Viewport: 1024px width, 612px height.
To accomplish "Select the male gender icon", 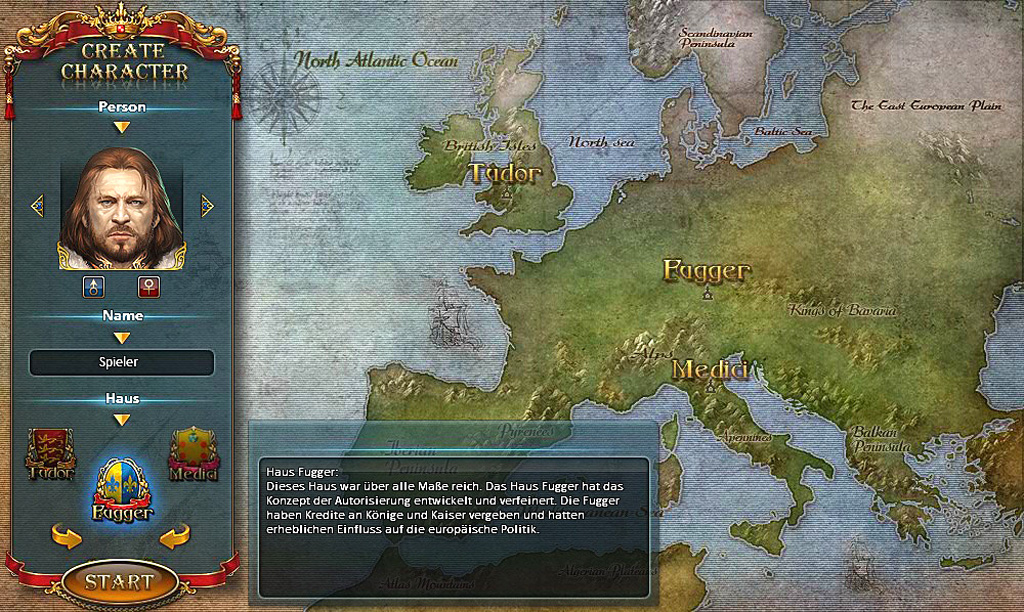I will 94,288.
